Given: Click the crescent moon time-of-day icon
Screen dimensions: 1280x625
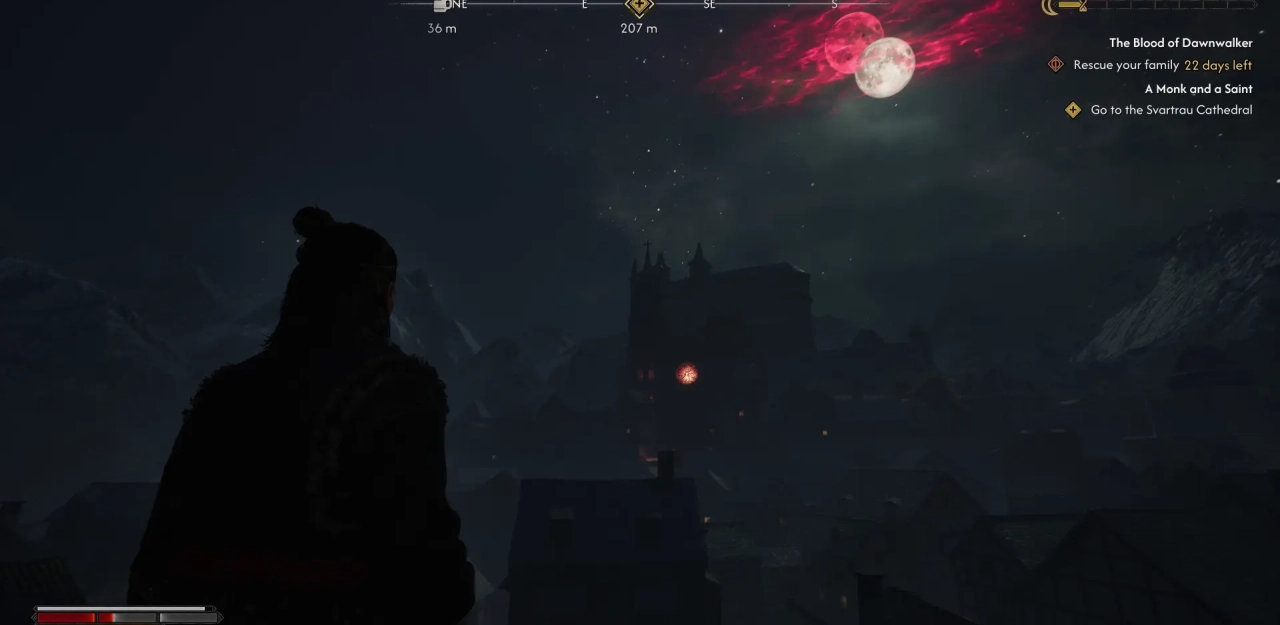Looking at the screenshot, I should click(1050, 6).
